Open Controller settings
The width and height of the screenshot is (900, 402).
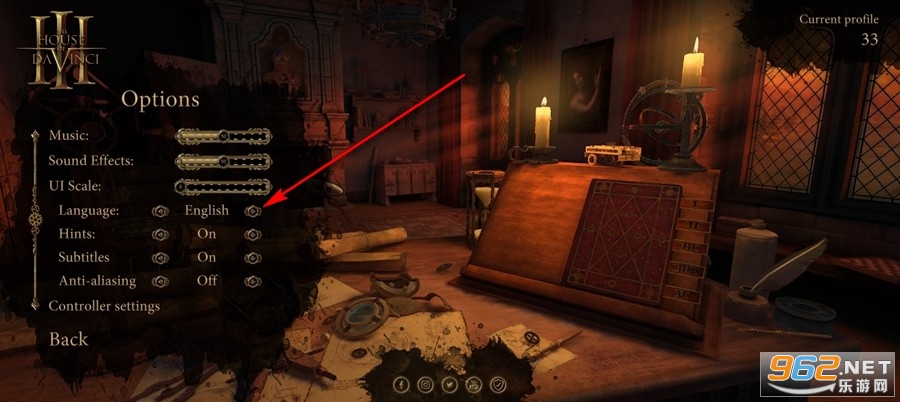pos(104,306)
